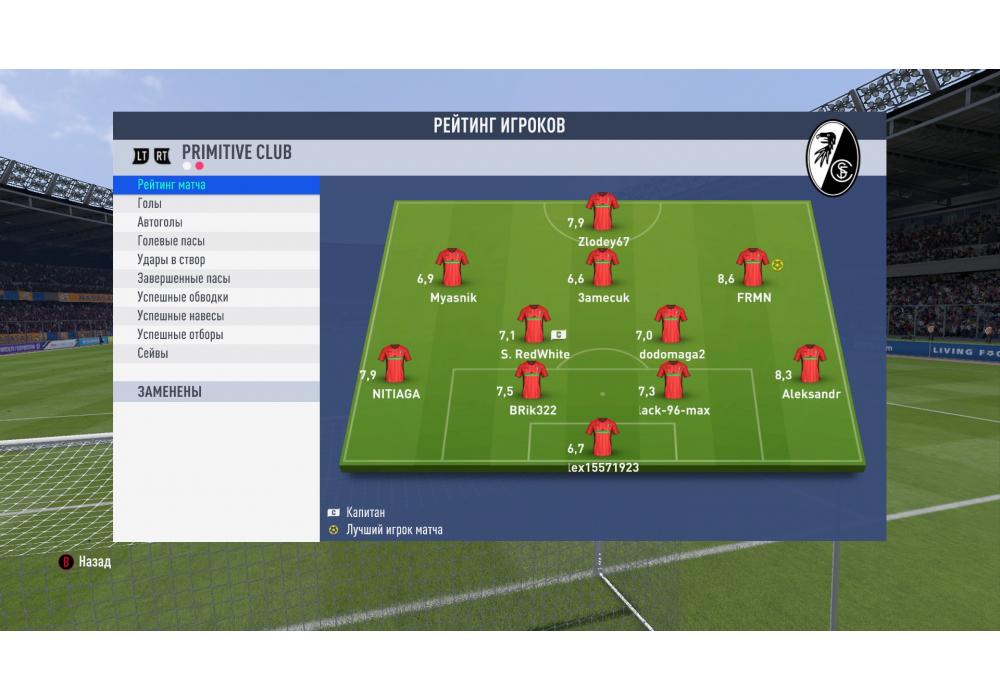Show Успешные отборы statistics
1000x700 pixels.
(216, 335)
